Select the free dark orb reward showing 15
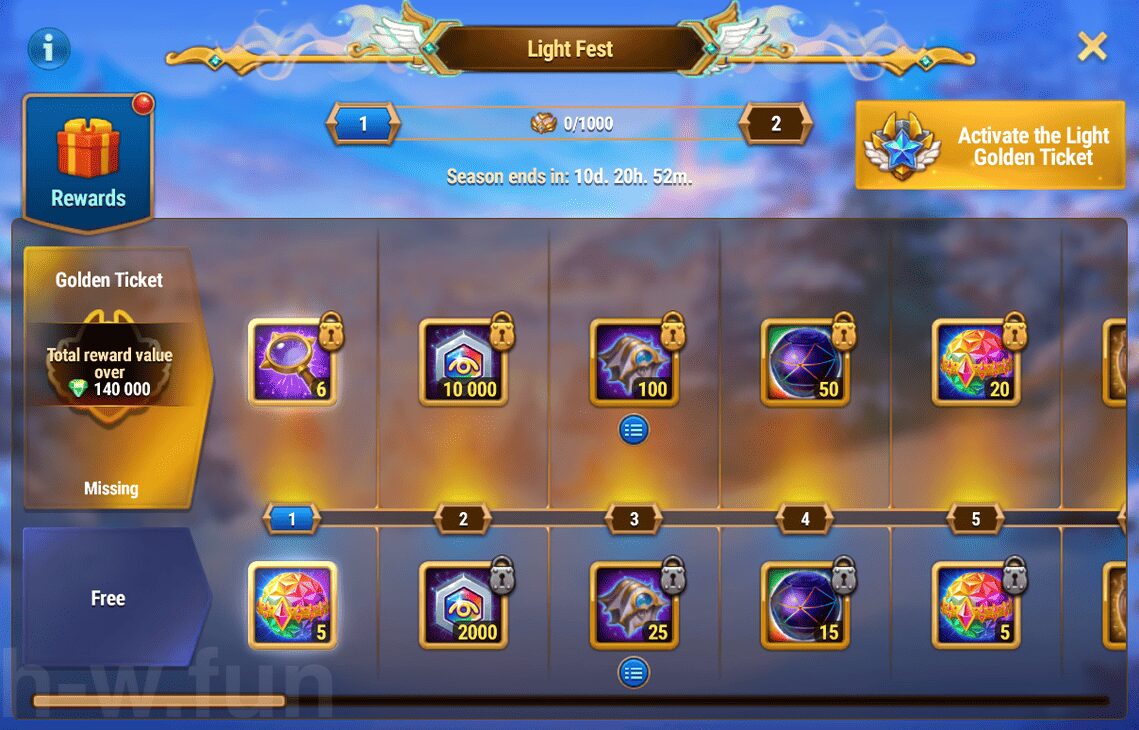Screen dimensions: 1139x730 click(805, 605)
